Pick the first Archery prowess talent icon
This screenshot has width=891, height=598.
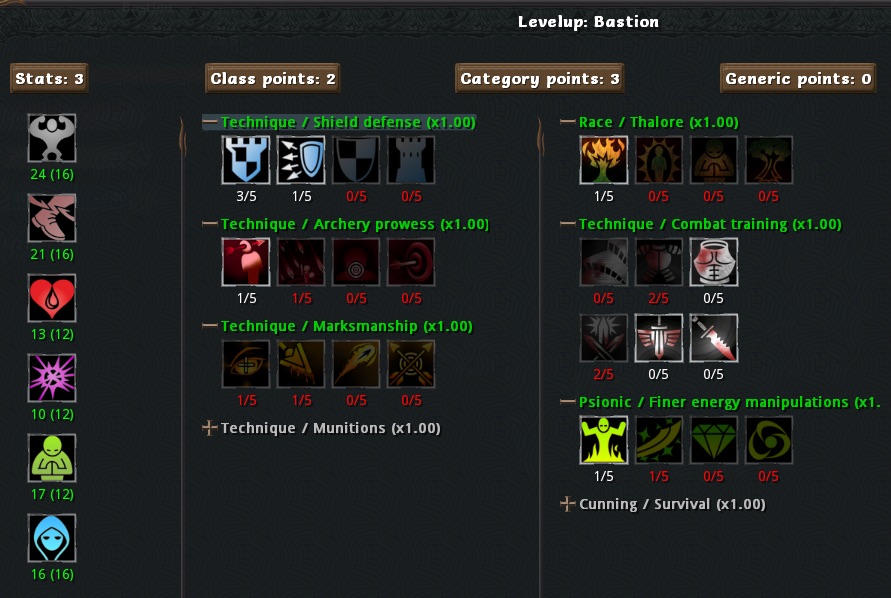(246, 262)
